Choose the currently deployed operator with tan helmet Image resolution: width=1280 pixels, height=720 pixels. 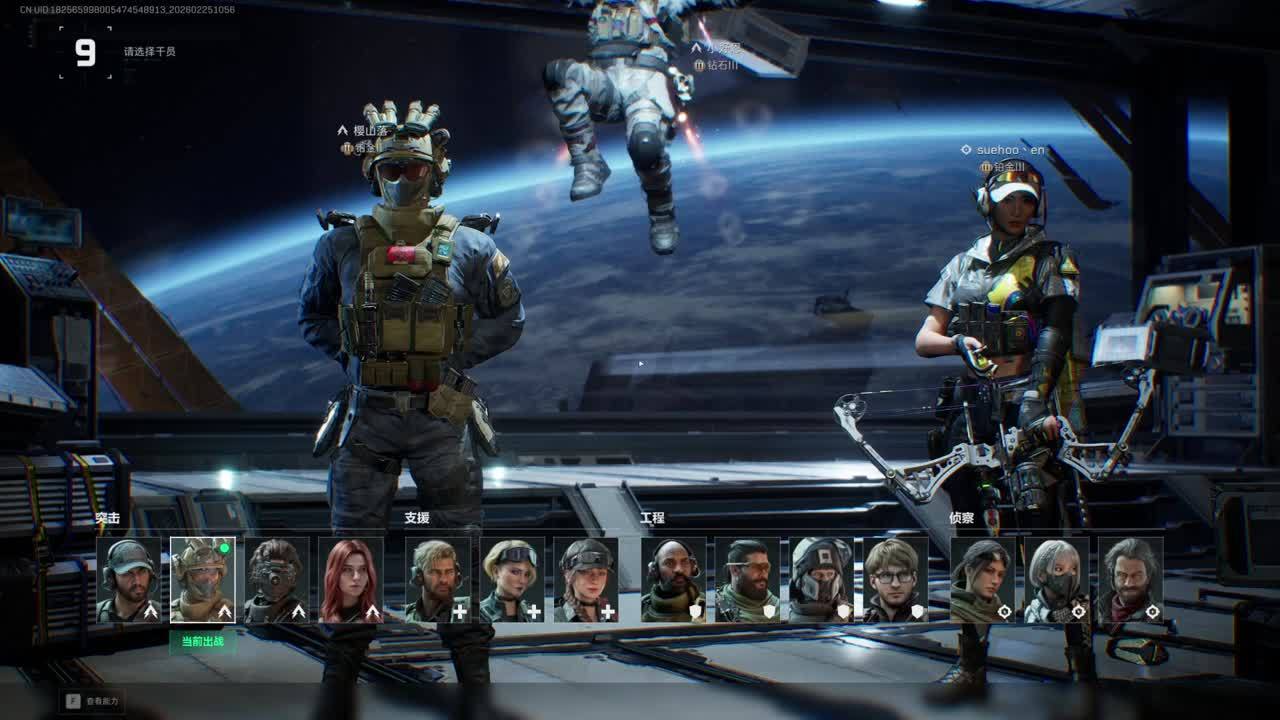coord(203,580)
